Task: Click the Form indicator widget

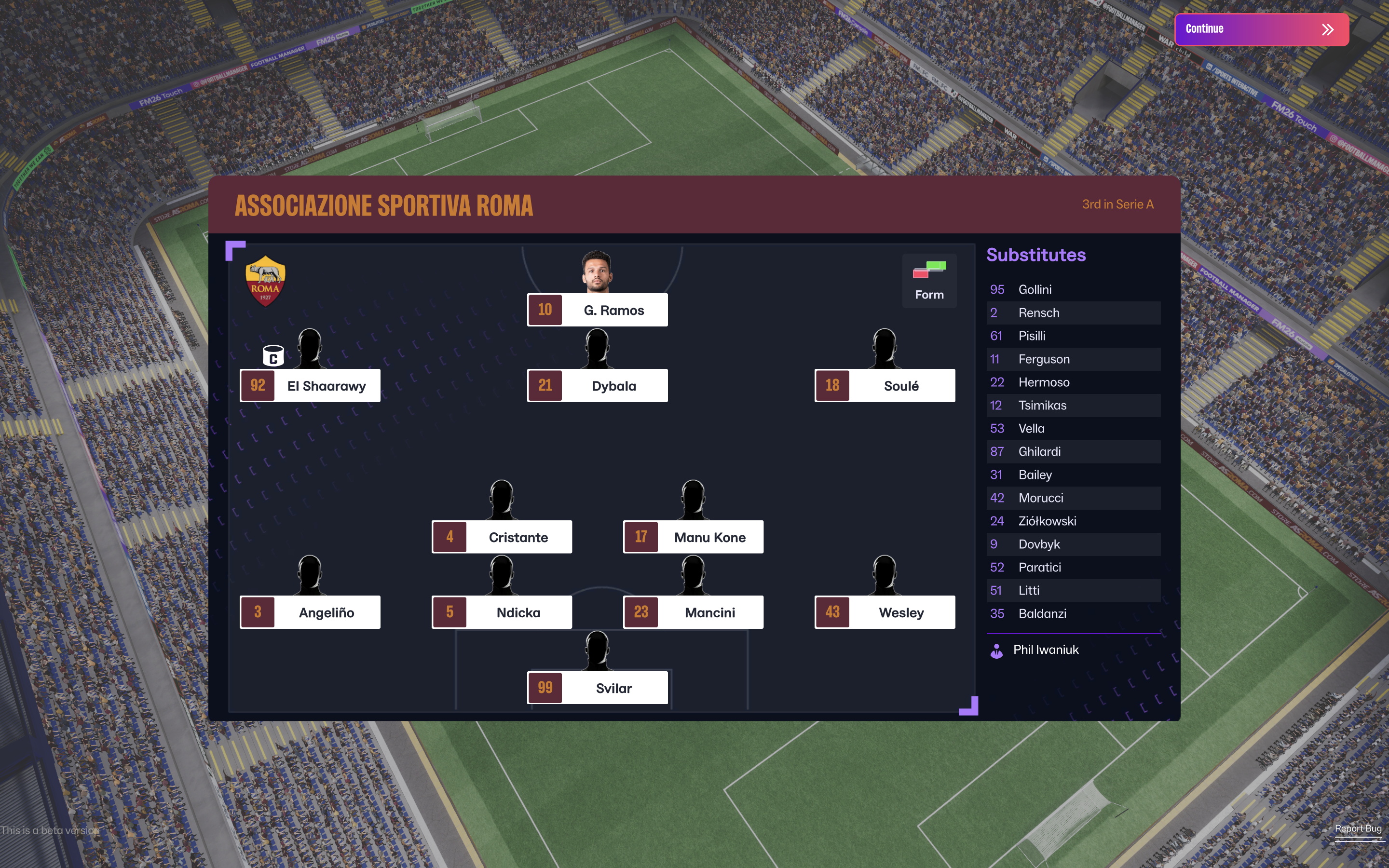Action: click(x=929, y=280)
